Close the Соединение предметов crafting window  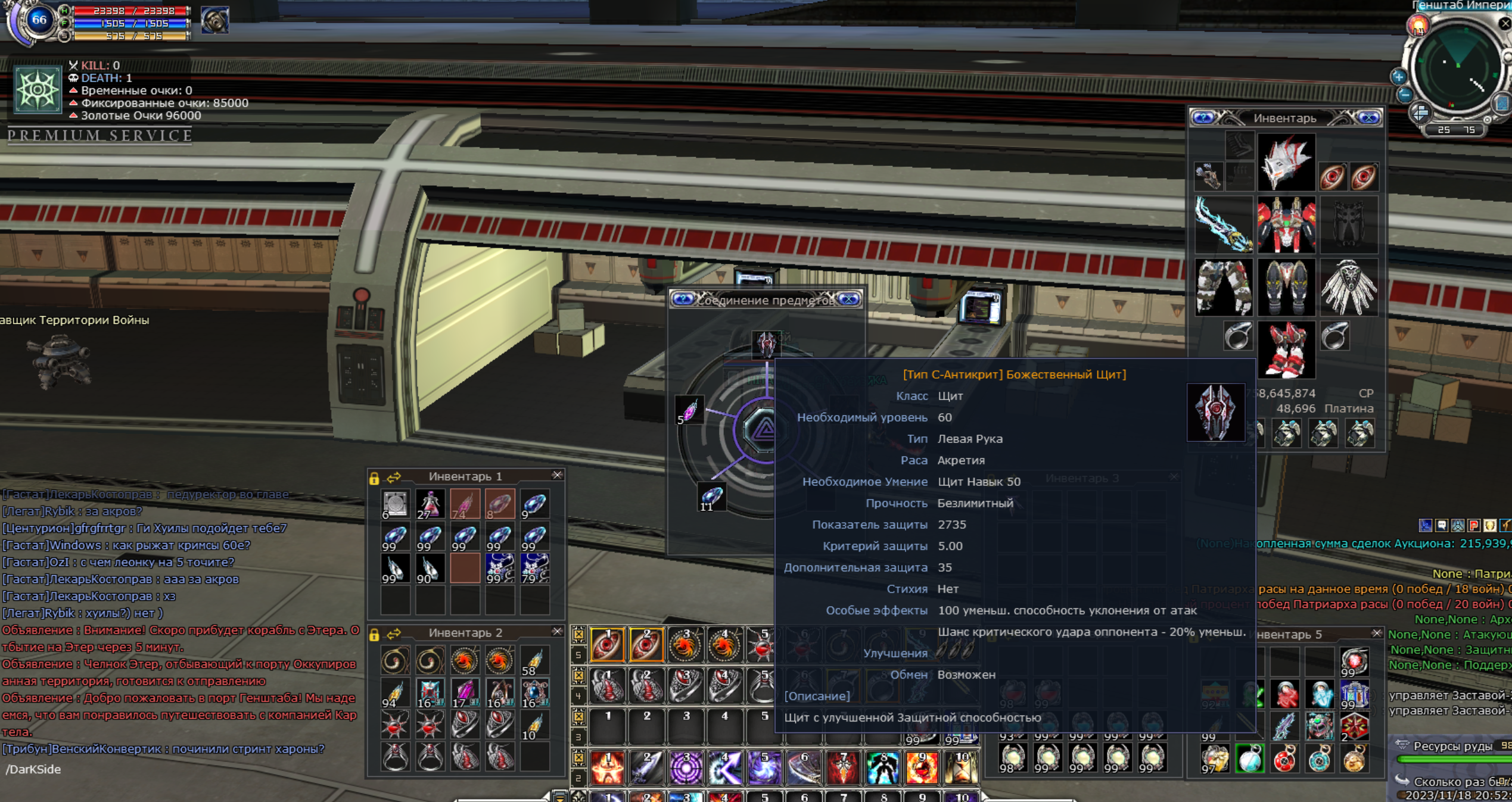pyautogui.click(x=848, y=299)
